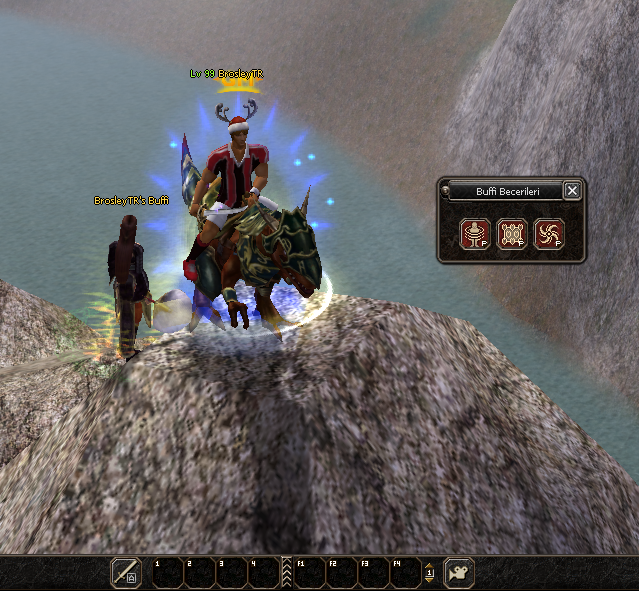Viewport: 639px width, 591px height.
Task: Cast the swirling pinwheel buff skill
Action: pyautogui.click(x=549, y=234)
